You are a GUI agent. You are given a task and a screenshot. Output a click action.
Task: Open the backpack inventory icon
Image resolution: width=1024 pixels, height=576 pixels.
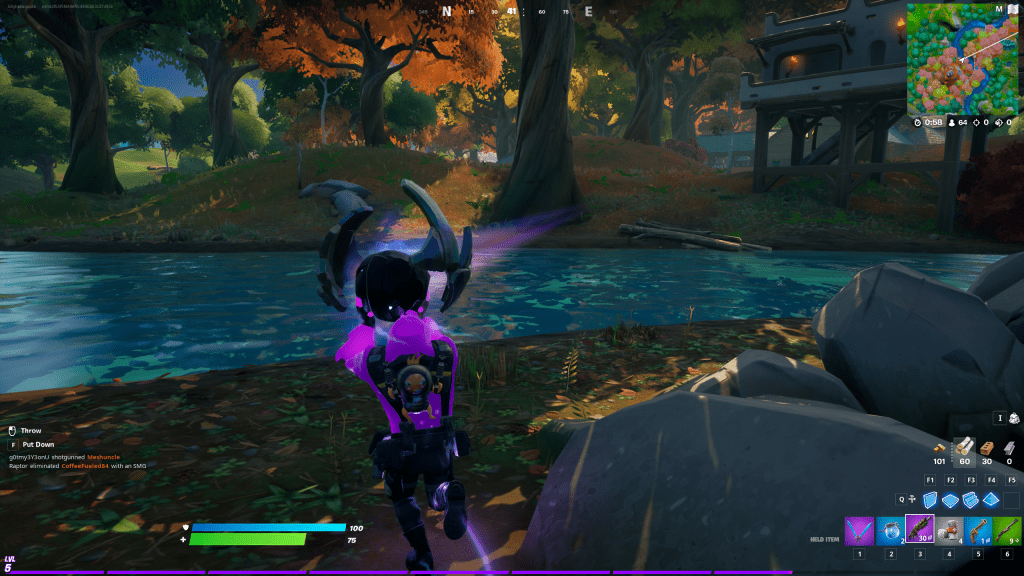tap(1013, 418)
